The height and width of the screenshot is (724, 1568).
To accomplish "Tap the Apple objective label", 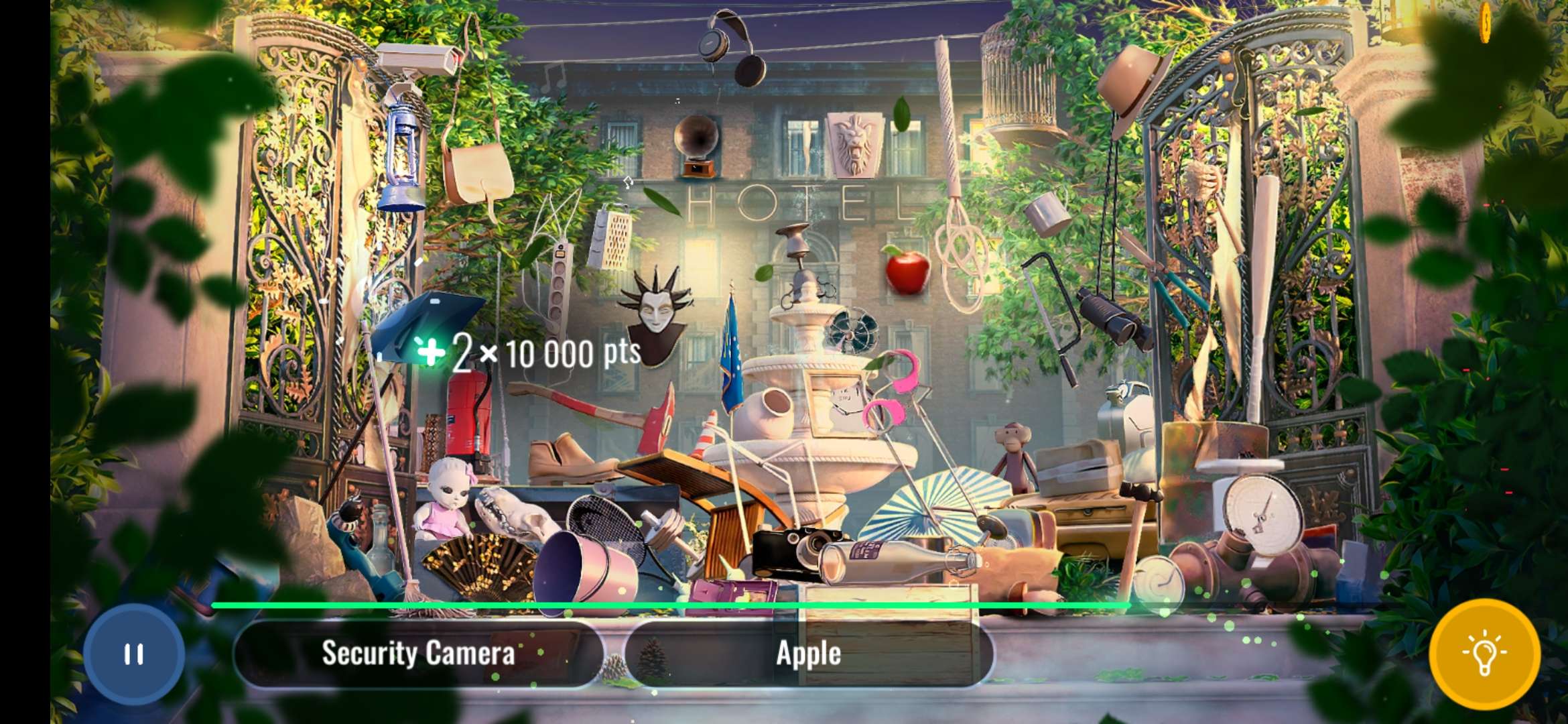I will pyautogui.click(x=809, y=654).
